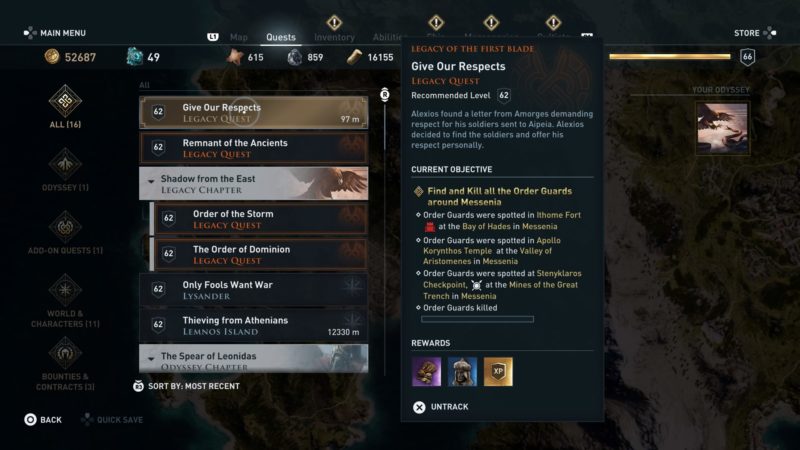Screen dimensions: 800x450
Task: Filter quests by Odyssey category
Action: point(65,170)
